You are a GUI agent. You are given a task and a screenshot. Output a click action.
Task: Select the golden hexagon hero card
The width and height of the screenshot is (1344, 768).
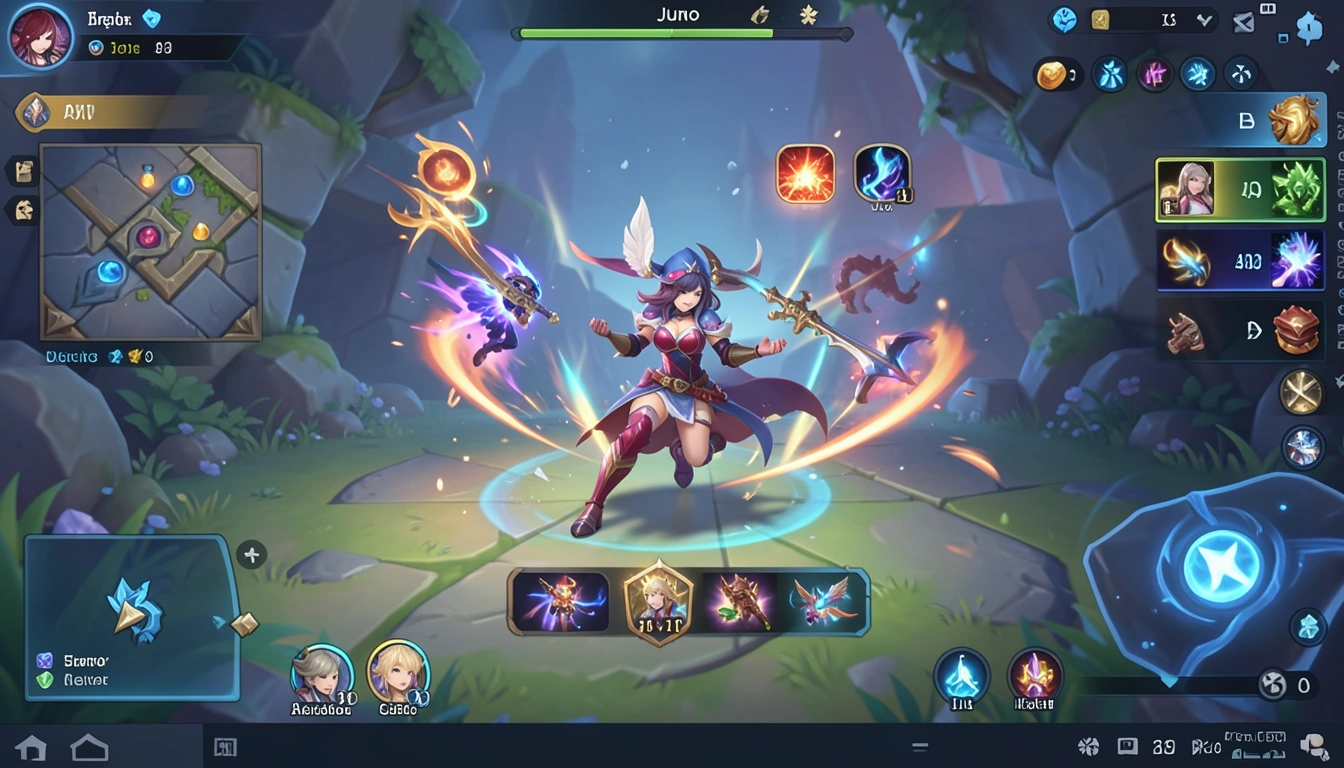[x=659, y=602]
